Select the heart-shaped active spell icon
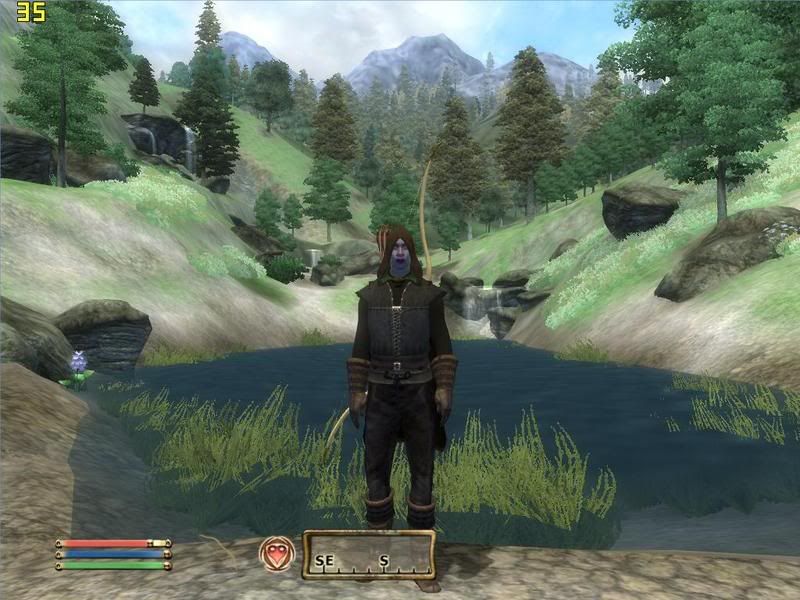 pos(277,555)
